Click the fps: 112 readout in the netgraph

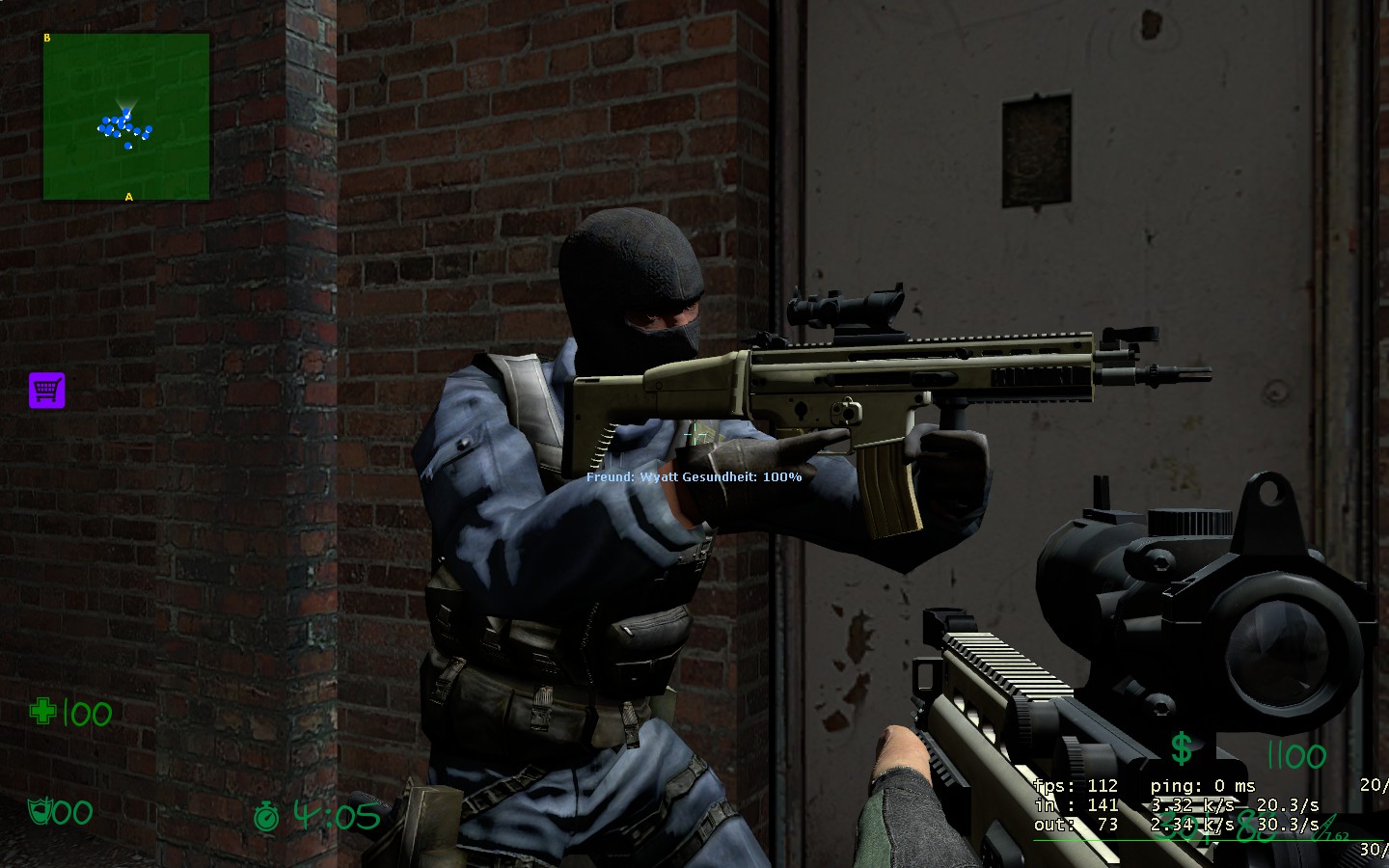1075,786
